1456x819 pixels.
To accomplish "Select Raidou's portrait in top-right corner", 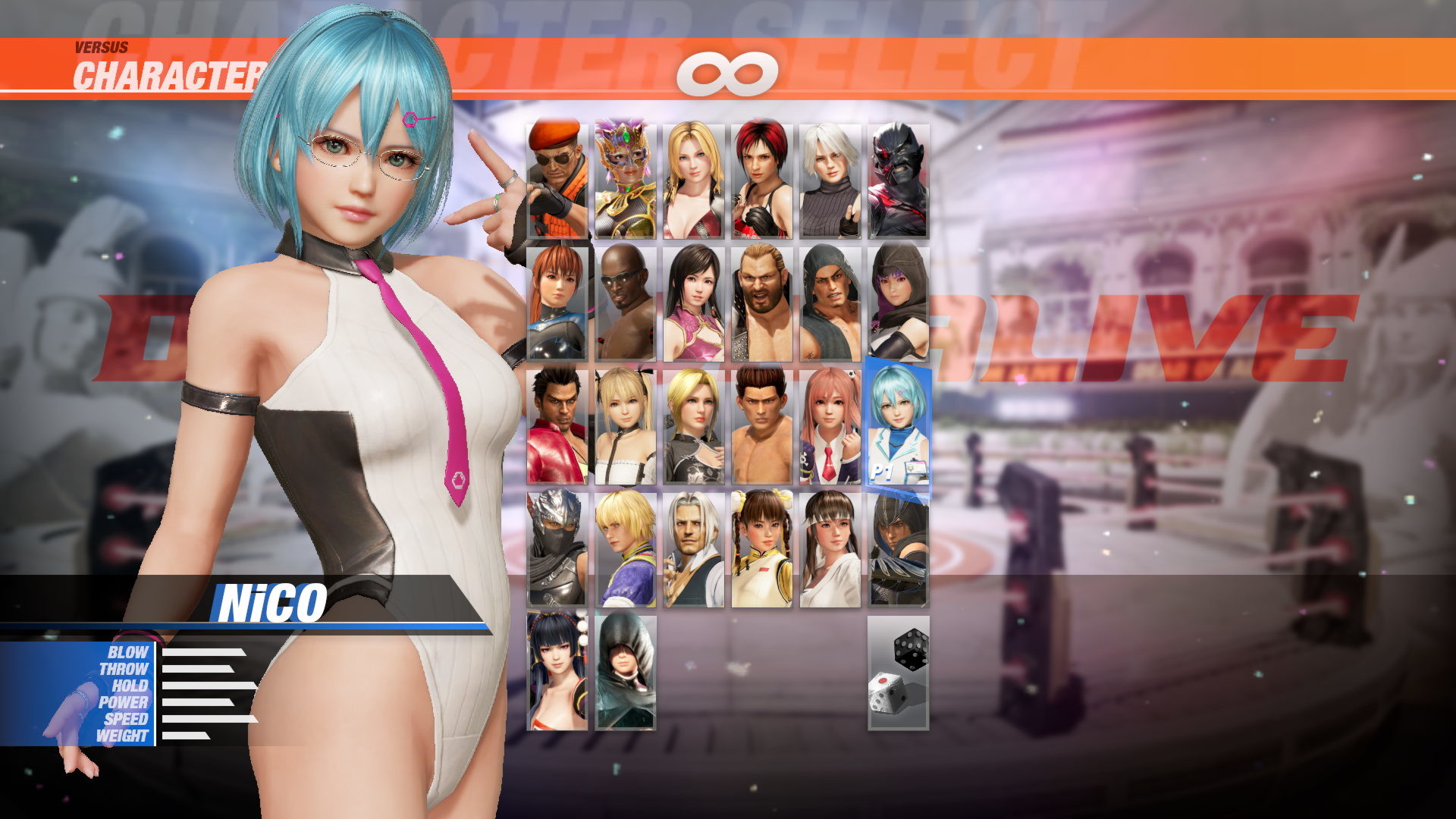I will (902, 182).
